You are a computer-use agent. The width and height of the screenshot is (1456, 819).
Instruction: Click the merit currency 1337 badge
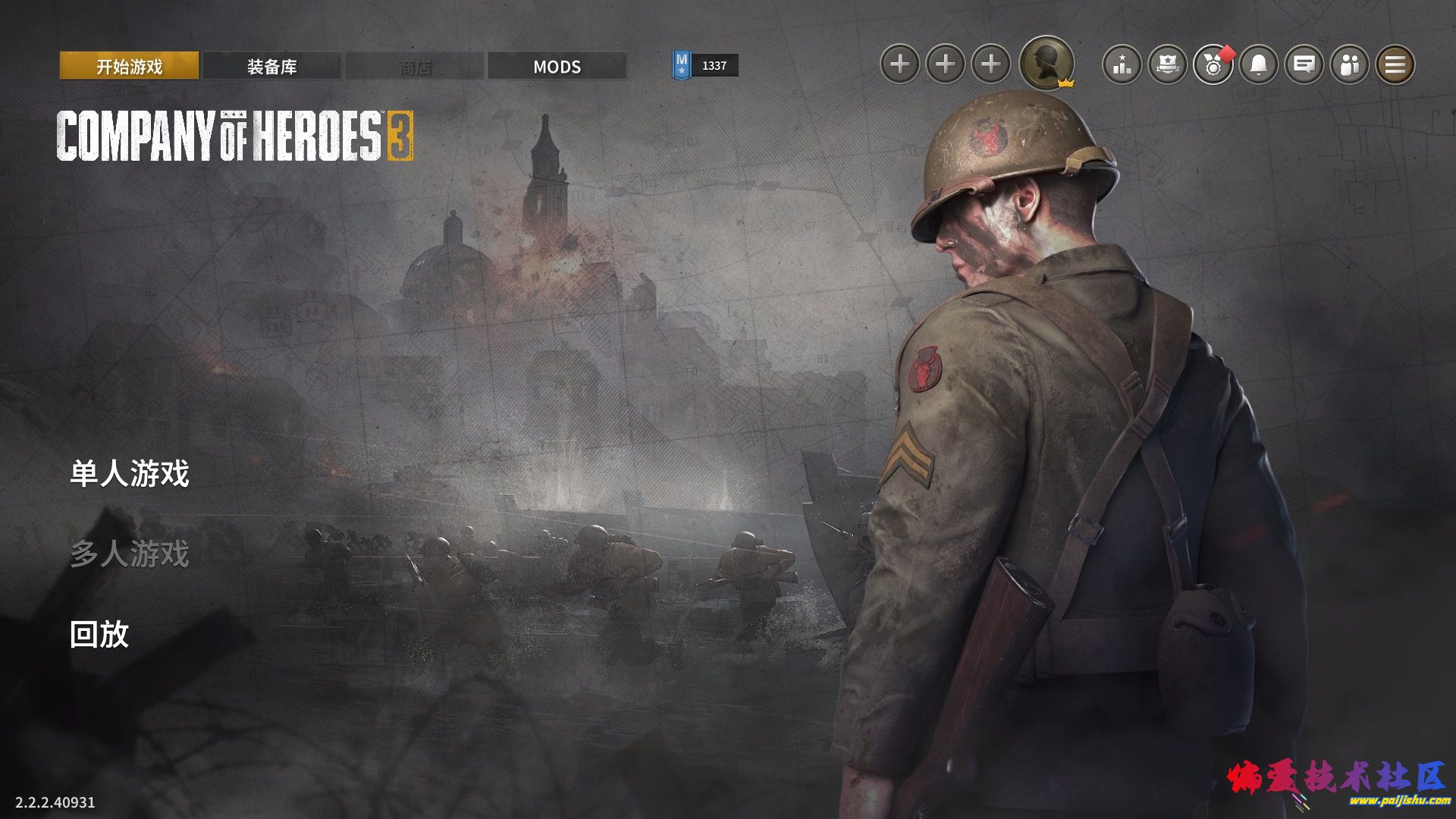tap(704, 66)
